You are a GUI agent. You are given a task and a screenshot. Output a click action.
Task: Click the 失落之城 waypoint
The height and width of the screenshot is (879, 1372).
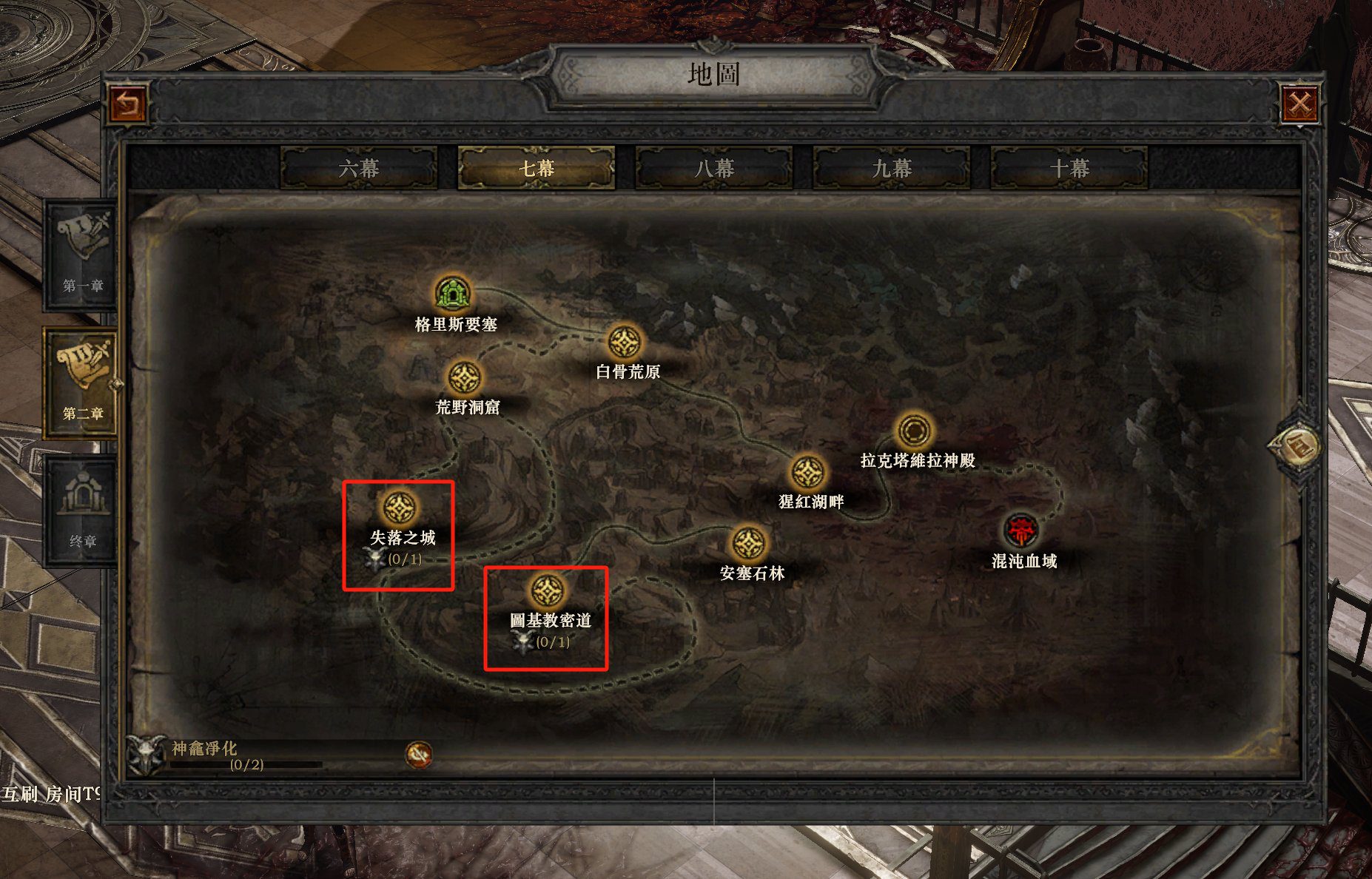(x=400, y=508)
